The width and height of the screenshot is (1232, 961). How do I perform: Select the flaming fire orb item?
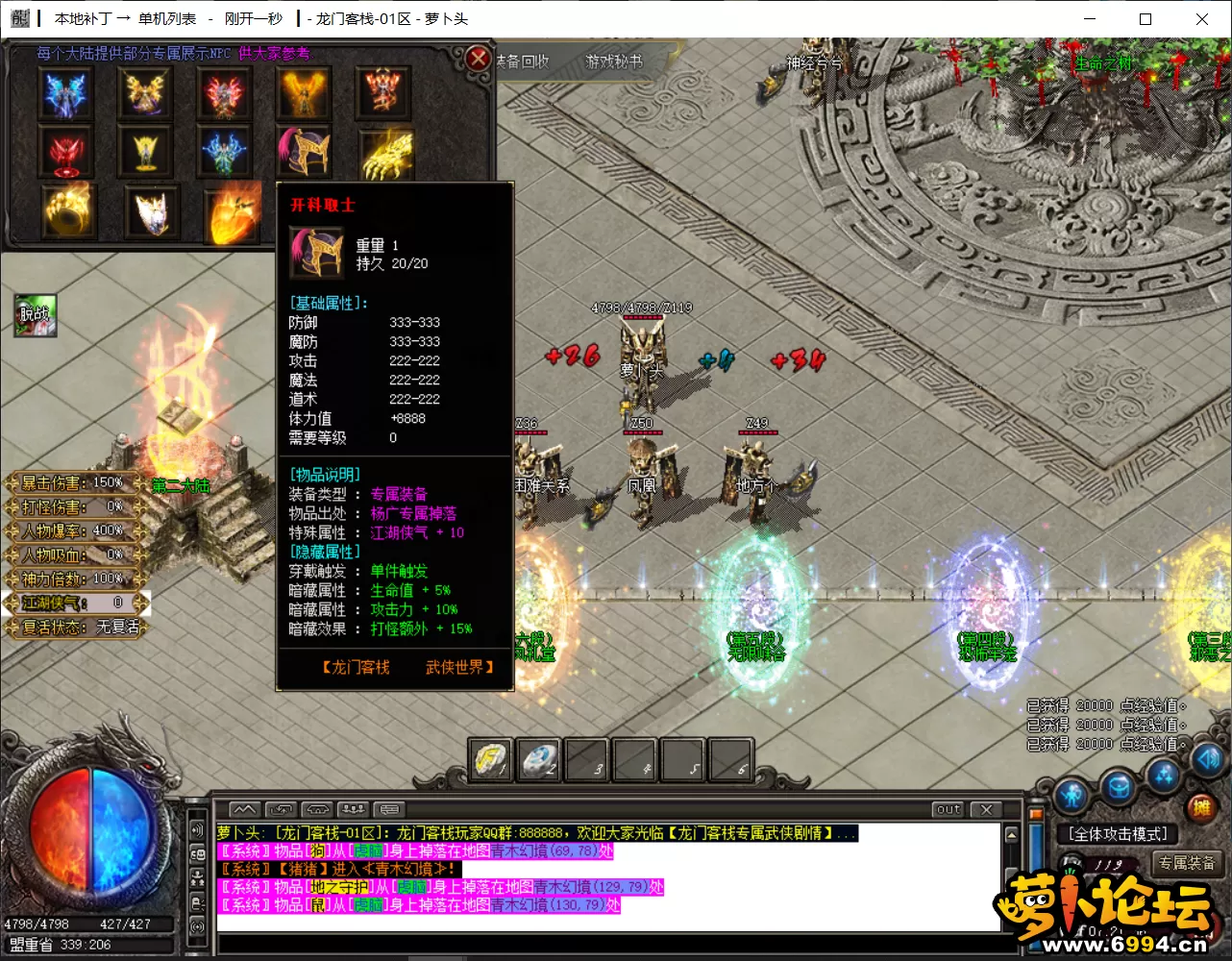point(232,211)
